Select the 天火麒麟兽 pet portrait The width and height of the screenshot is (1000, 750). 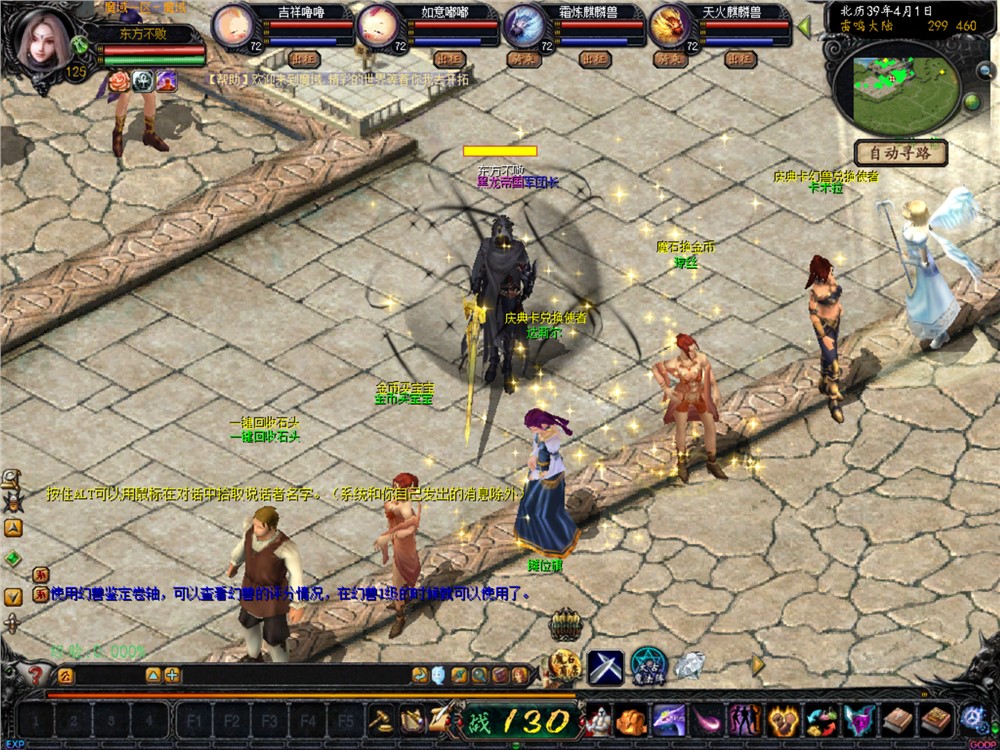(x=669, y=24)
